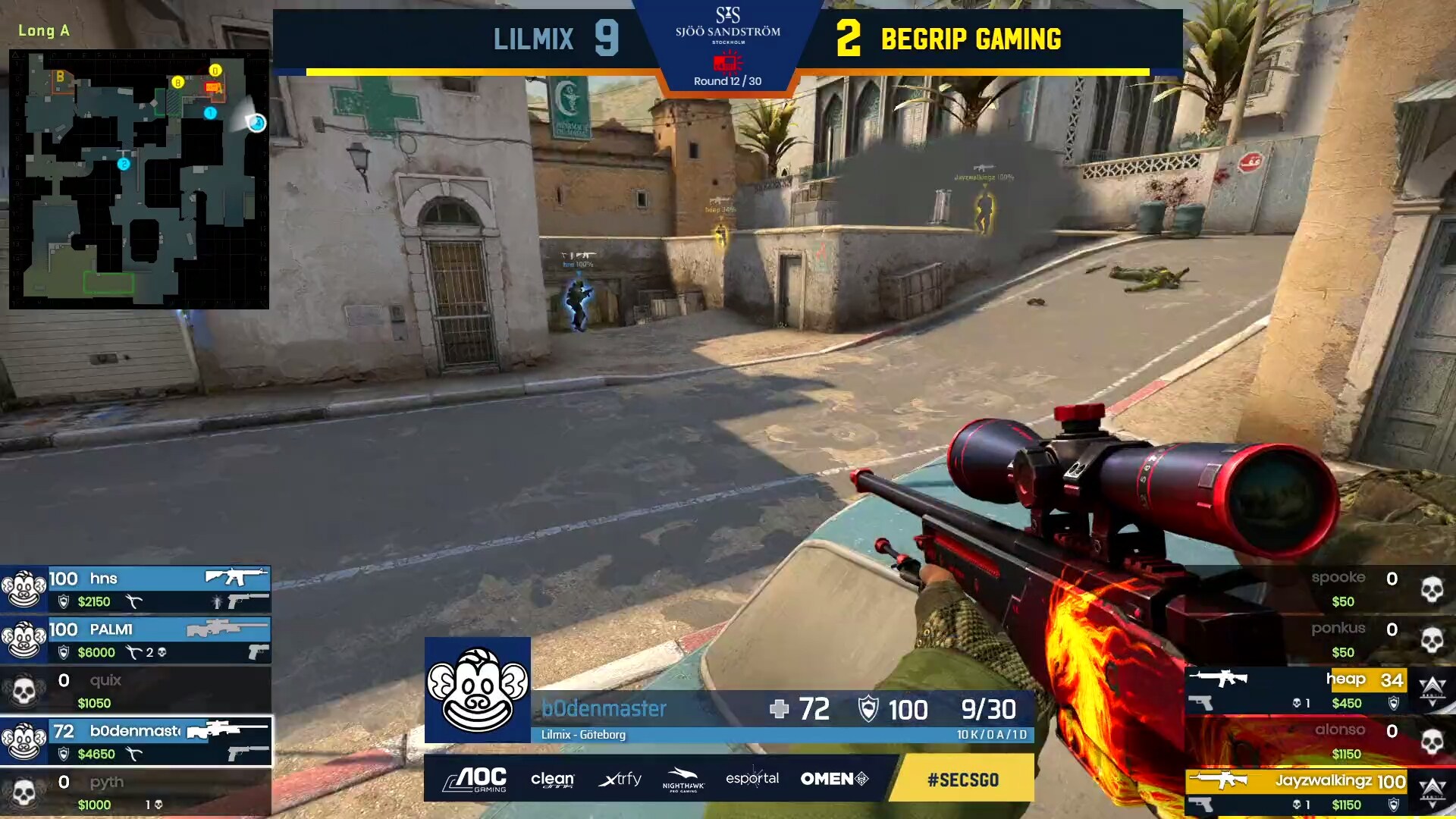
Task: Click the OMEN sponsor logo
Action: pyautogui.click(x=833, y=779)
